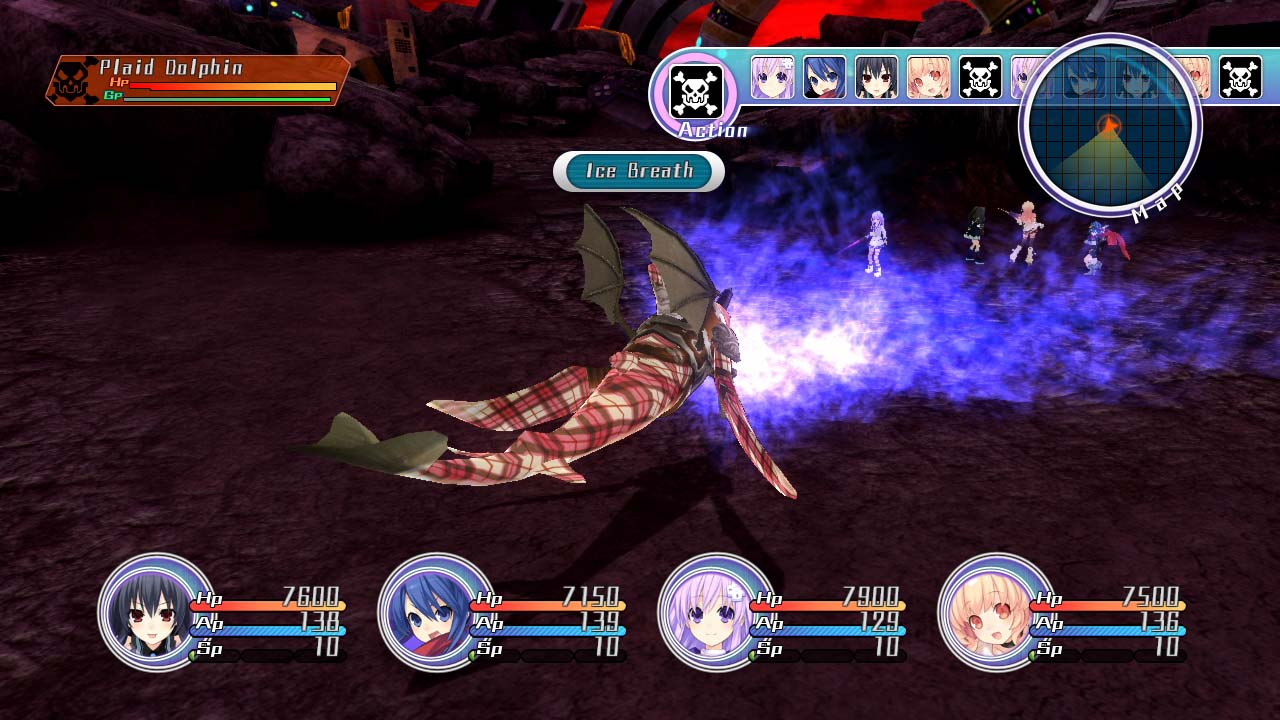Viewport: 1280px width, 720px height.
Task: Pick the blonde party member portrait with 7500 HP
Action: [996, 611]
